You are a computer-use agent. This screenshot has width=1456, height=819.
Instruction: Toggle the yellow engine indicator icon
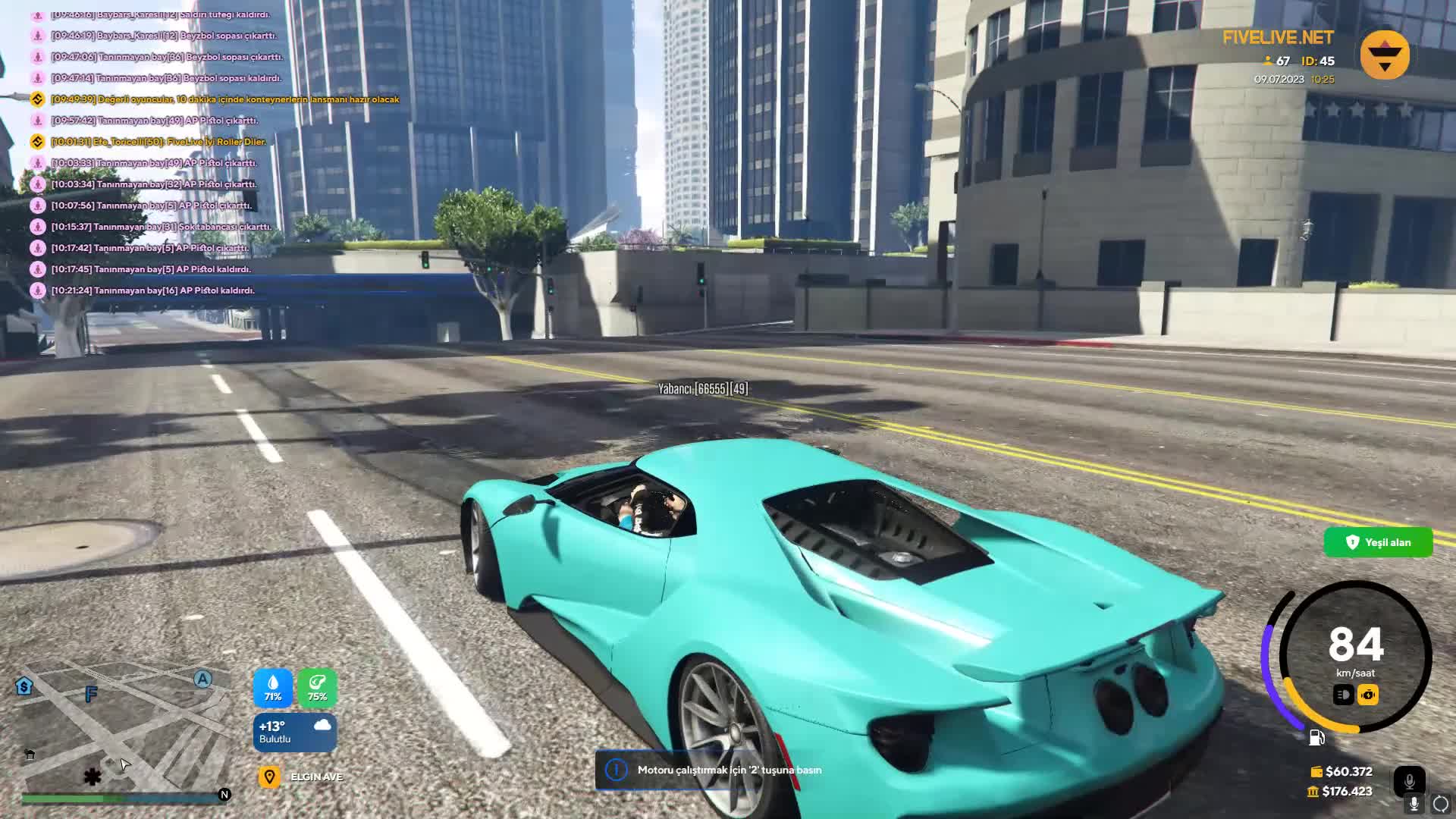pyautogui.click(x=1368, y=695)
